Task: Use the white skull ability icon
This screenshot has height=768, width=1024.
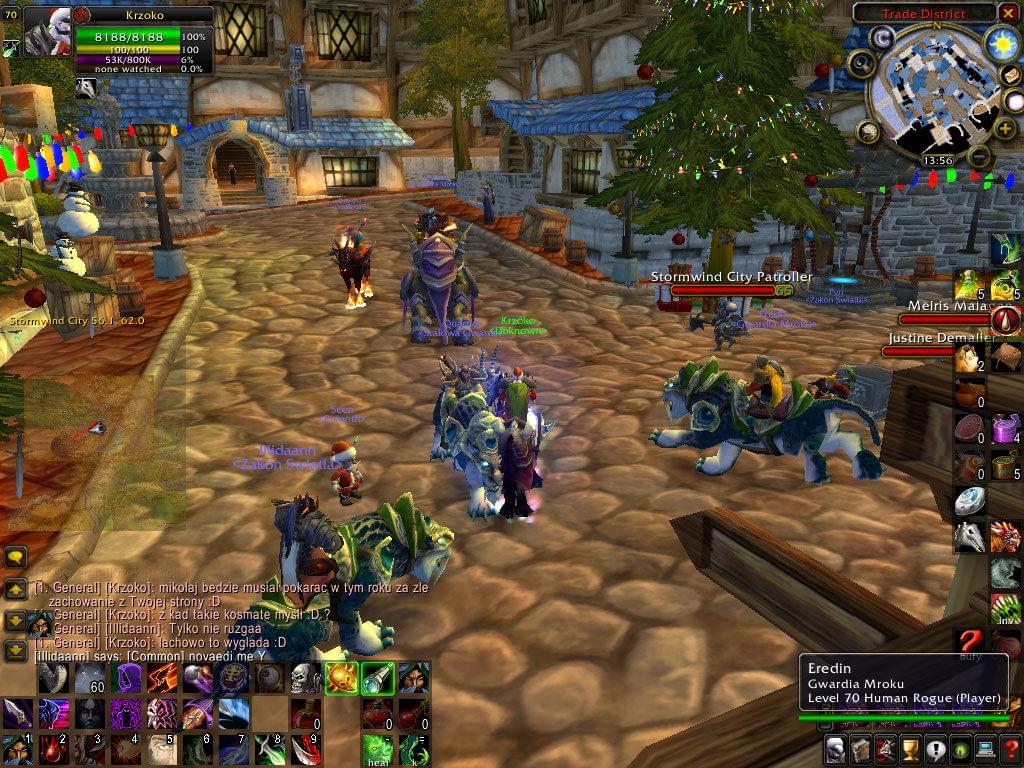Action: pos(305,678)
